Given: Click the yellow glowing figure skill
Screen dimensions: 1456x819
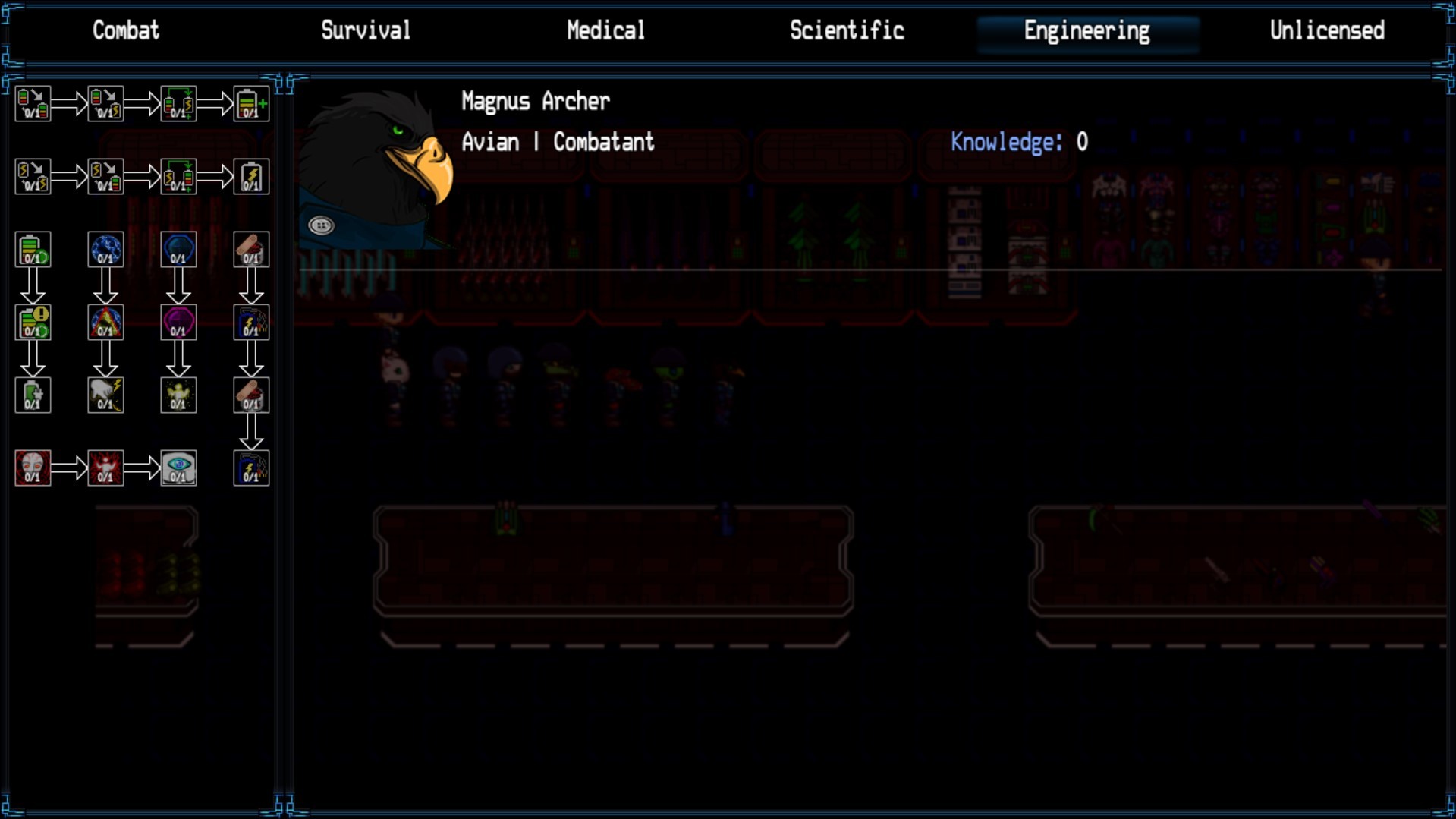Looking at the screenshot, I should (x=178, y=394).
